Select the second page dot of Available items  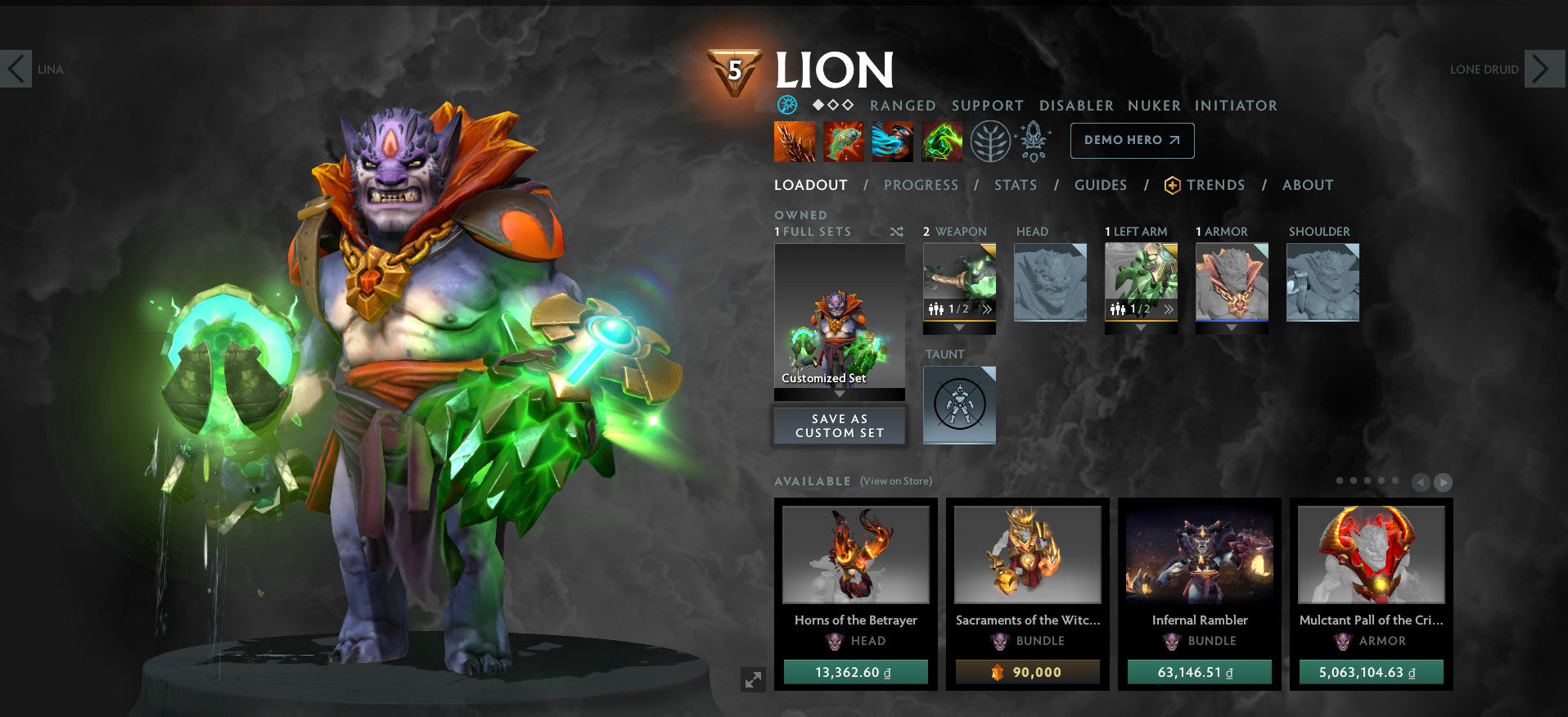pyautogui.click(x=1354, y=480)
